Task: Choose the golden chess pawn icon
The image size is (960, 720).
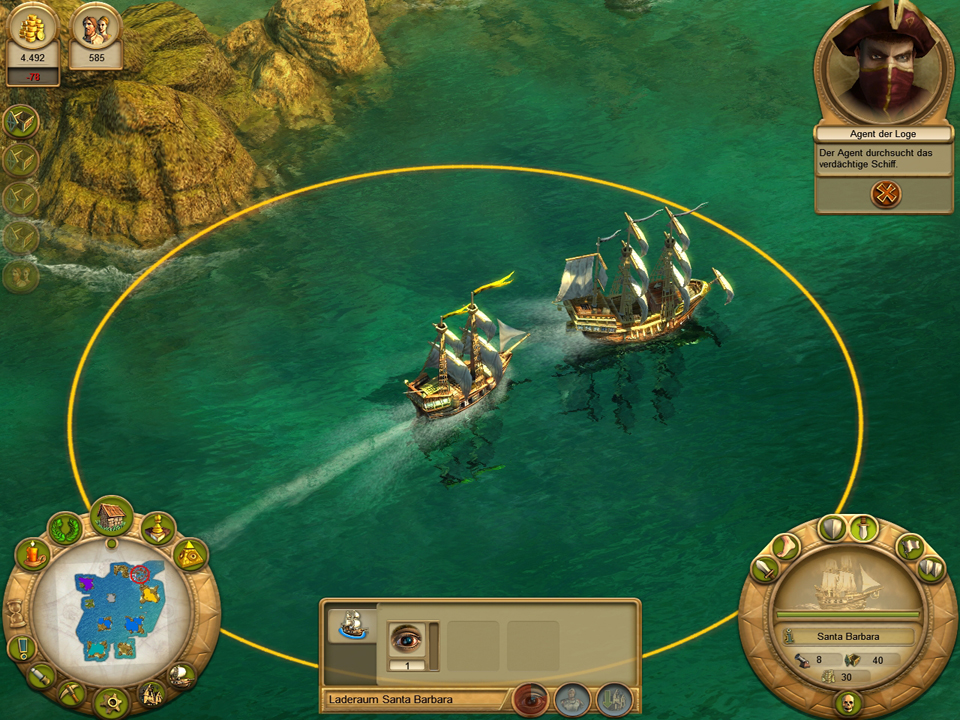Action: coord(158,528)
